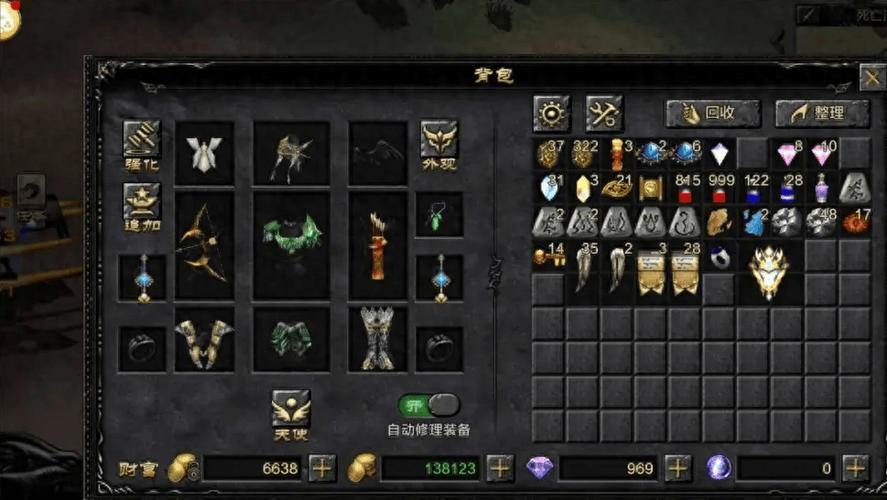Select the equipped golden bow slot
Image resolution: width=887 pixels, height=500 pixels.
point(204,245)
